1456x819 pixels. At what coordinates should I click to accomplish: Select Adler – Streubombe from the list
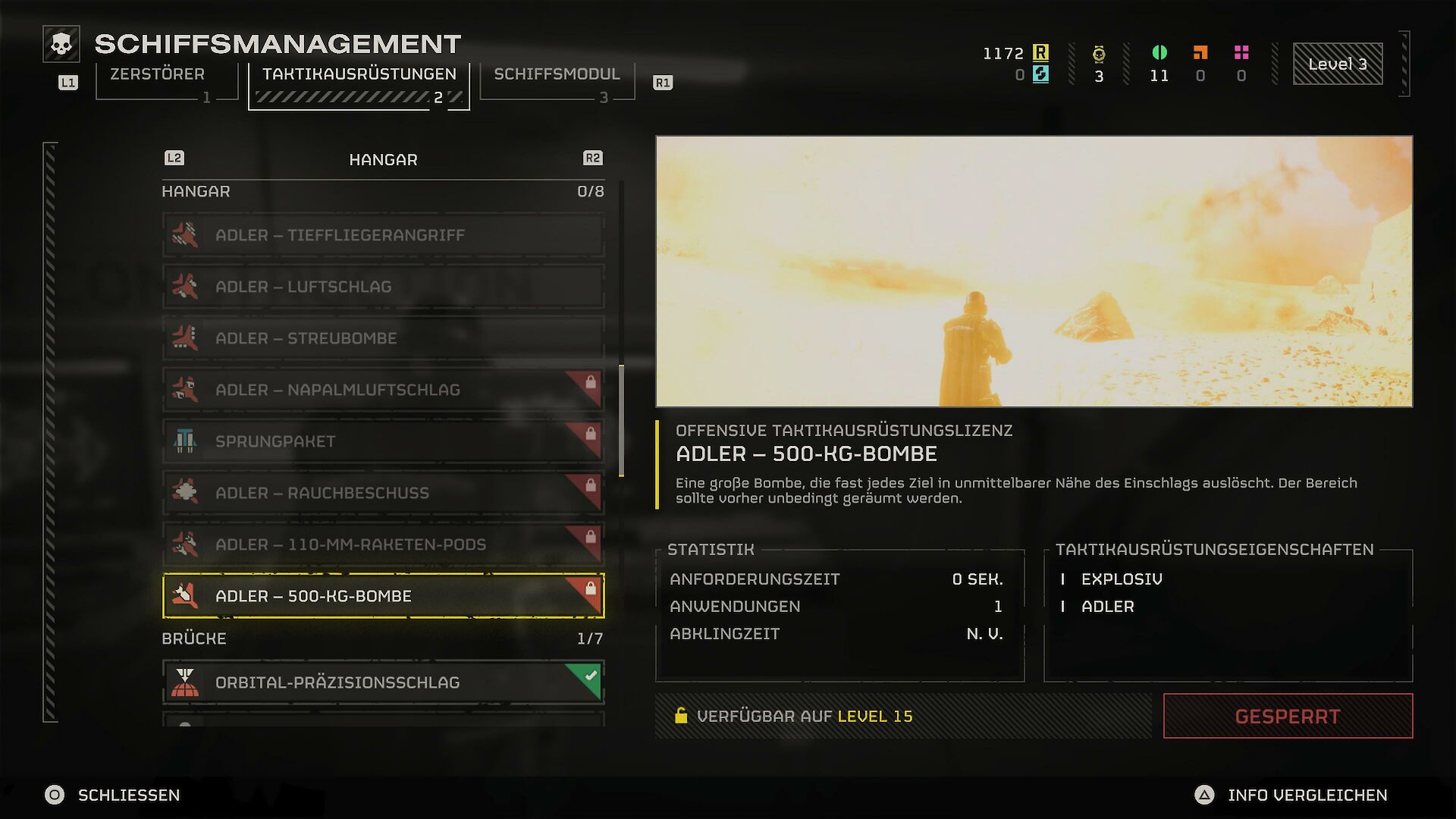[383, 338]
